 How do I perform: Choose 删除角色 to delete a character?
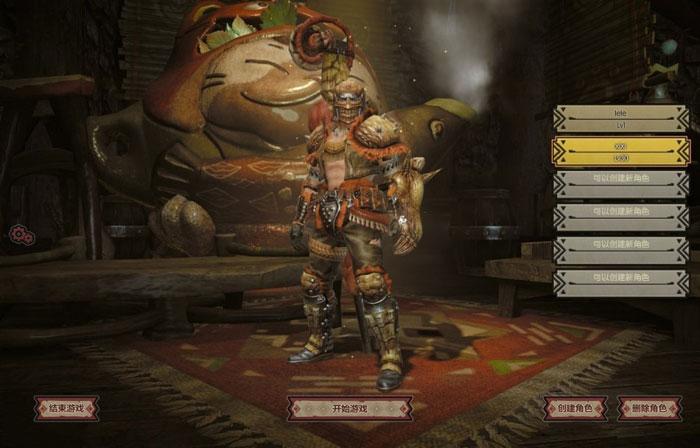click(650, 408)
